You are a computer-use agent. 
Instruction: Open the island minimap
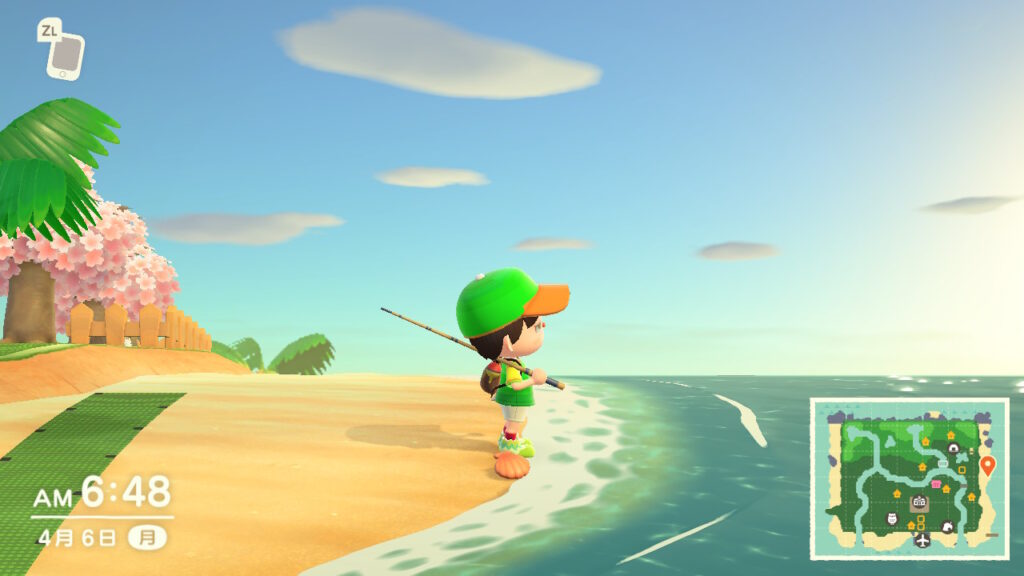[x=909, y=479]
